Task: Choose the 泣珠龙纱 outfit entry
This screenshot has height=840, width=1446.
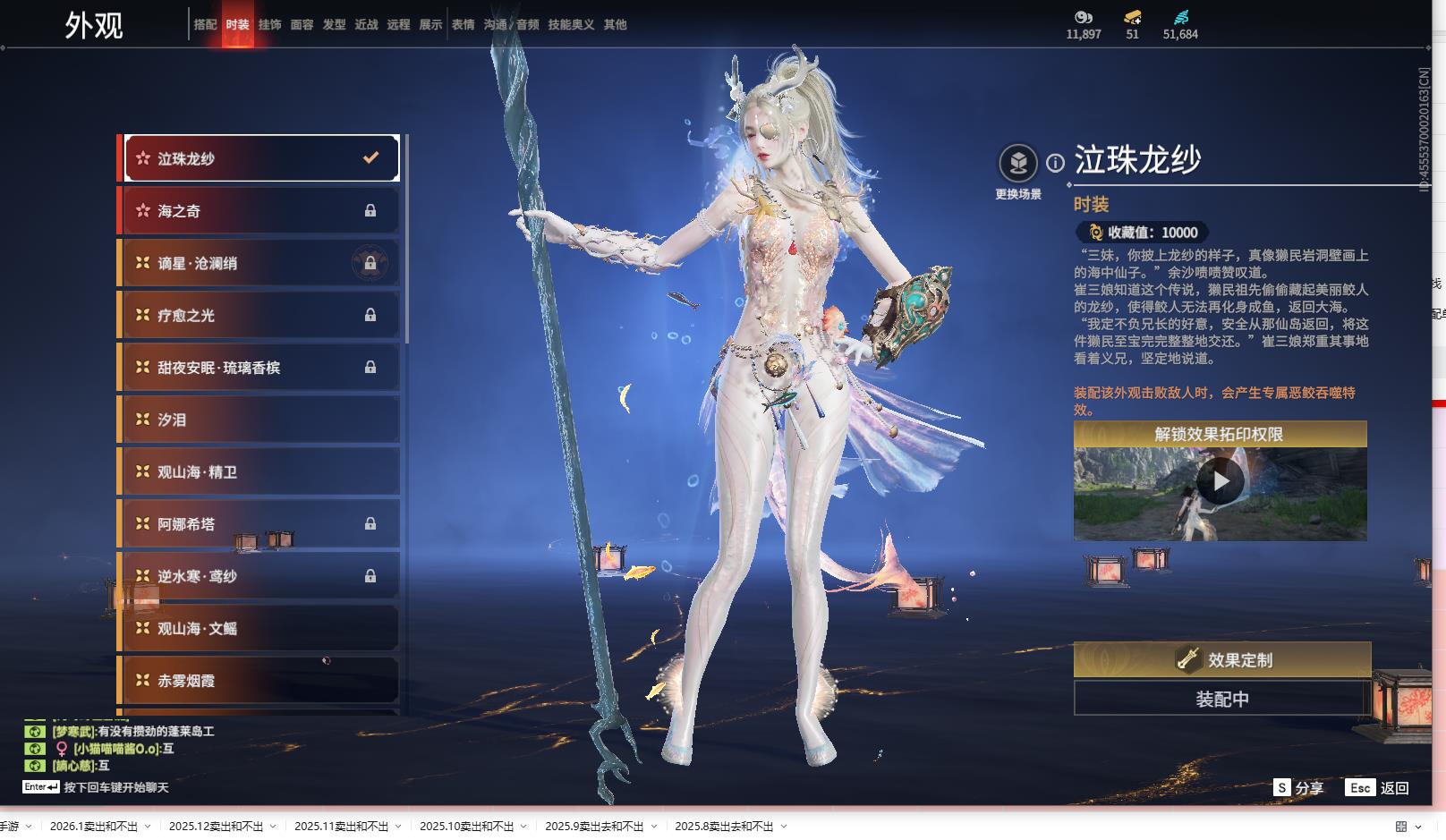Action: [260, 158]
